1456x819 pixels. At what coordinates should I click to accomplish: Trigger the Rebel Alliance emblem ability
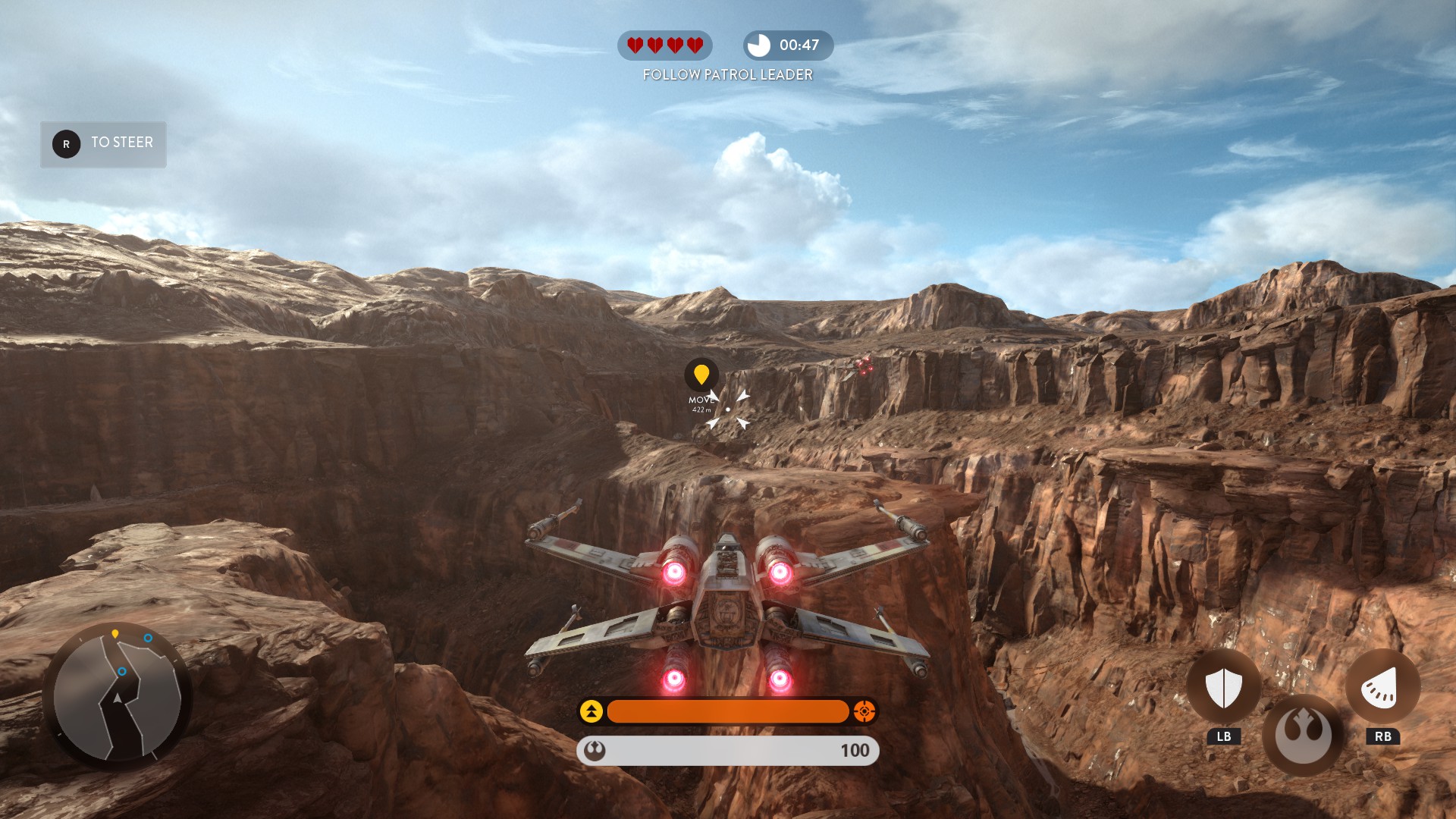(x=1303, y=735)
